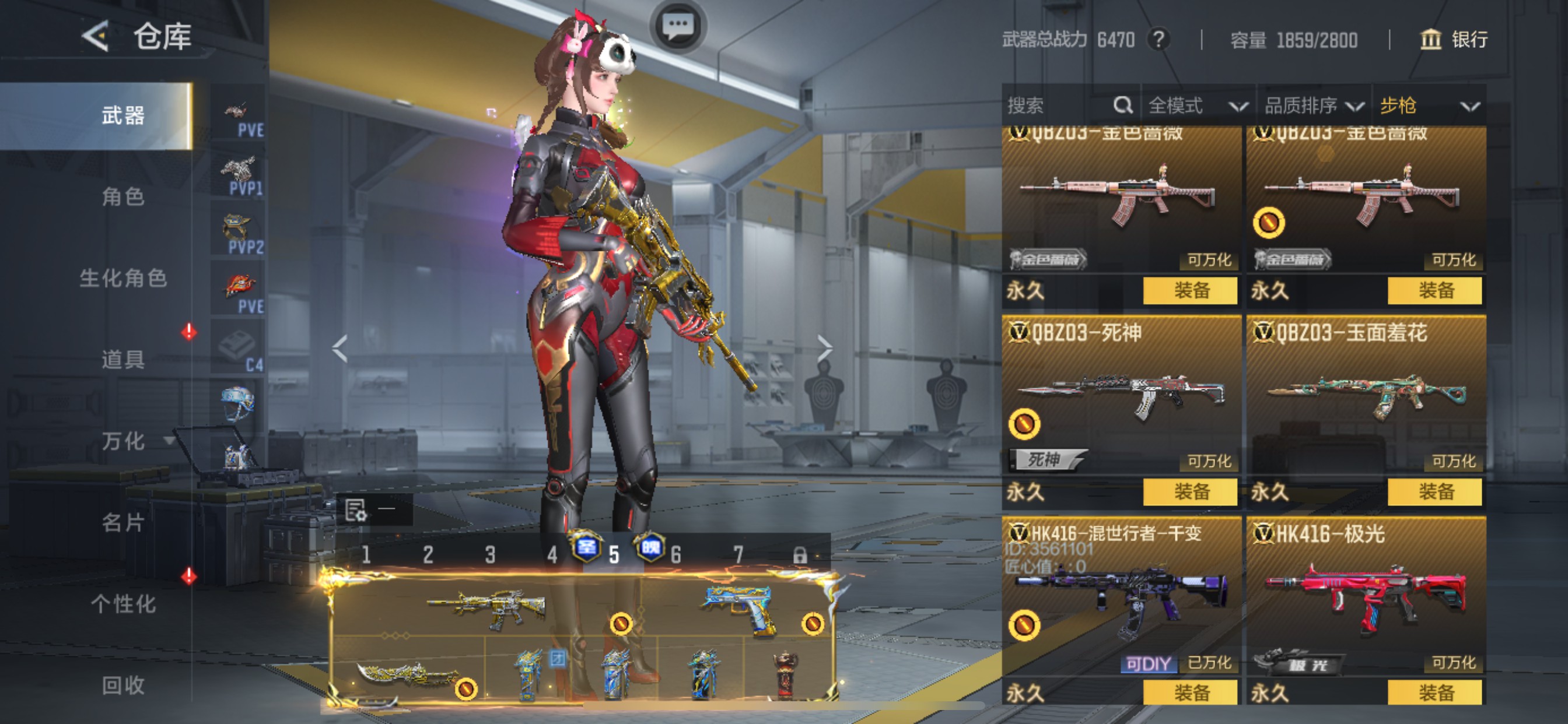Go to the 回收 recycle tab
This screenshot has width=1568, height=724.
[123, 685]
